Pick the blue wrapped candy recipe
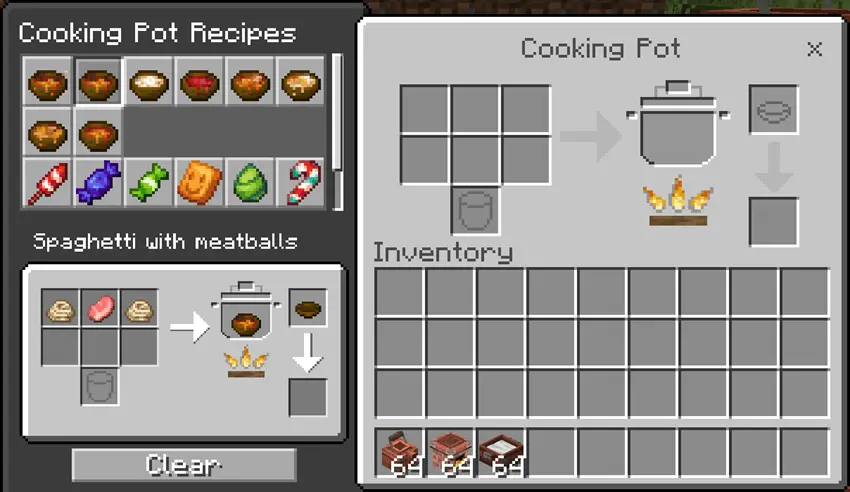Image resolution: width=850 pixels, height=492 pixels. (x=98, y=183)
